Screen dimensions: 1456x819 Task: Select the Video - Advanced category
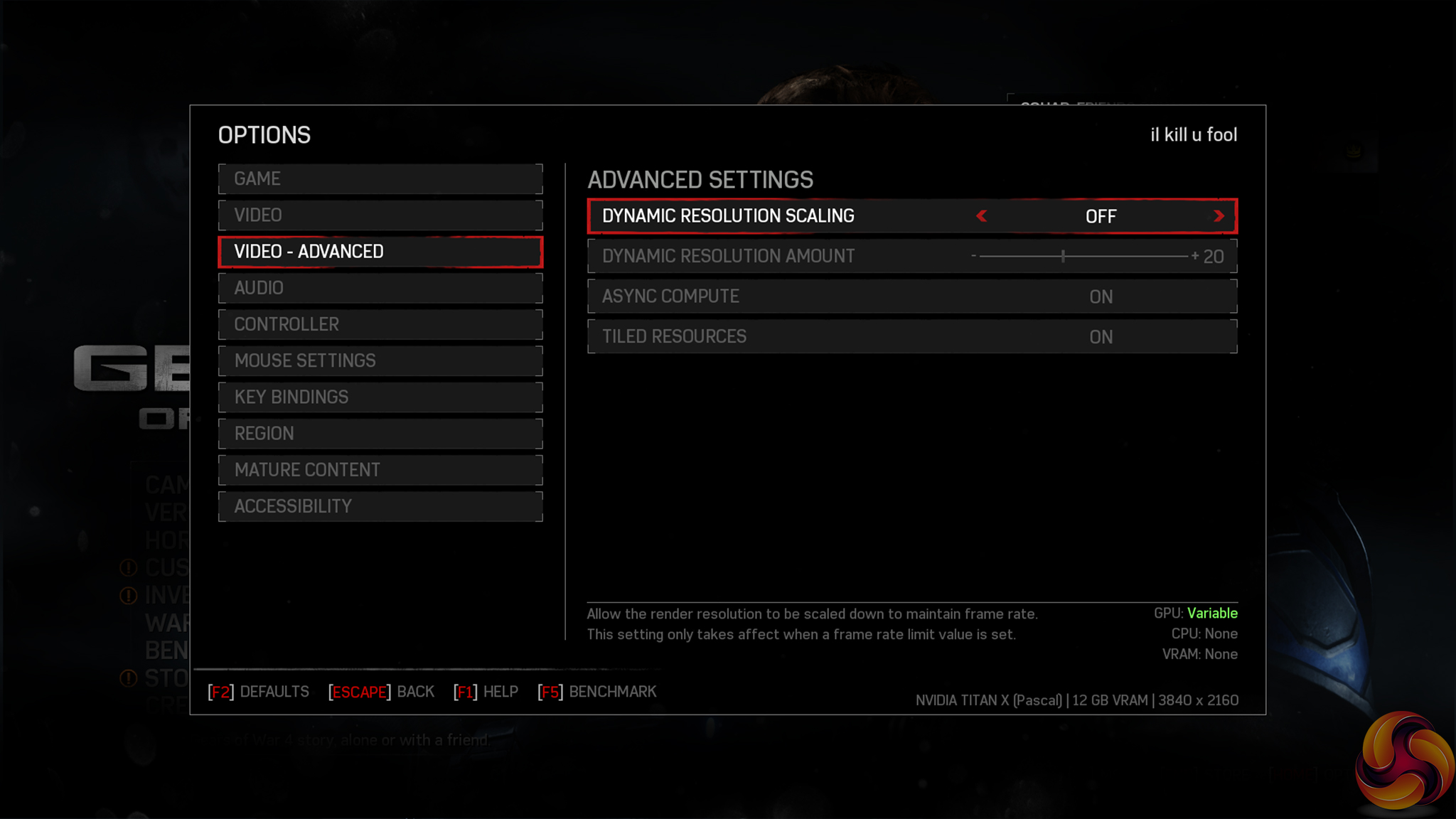click(380, 252)
